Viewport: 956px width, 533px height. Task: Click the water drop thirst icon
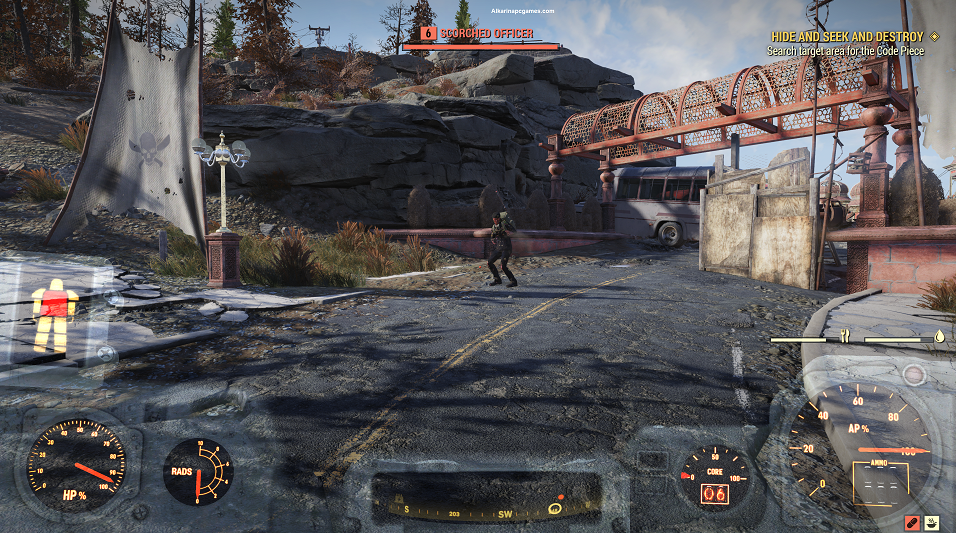pyautogui.click(x=939, y=337)
